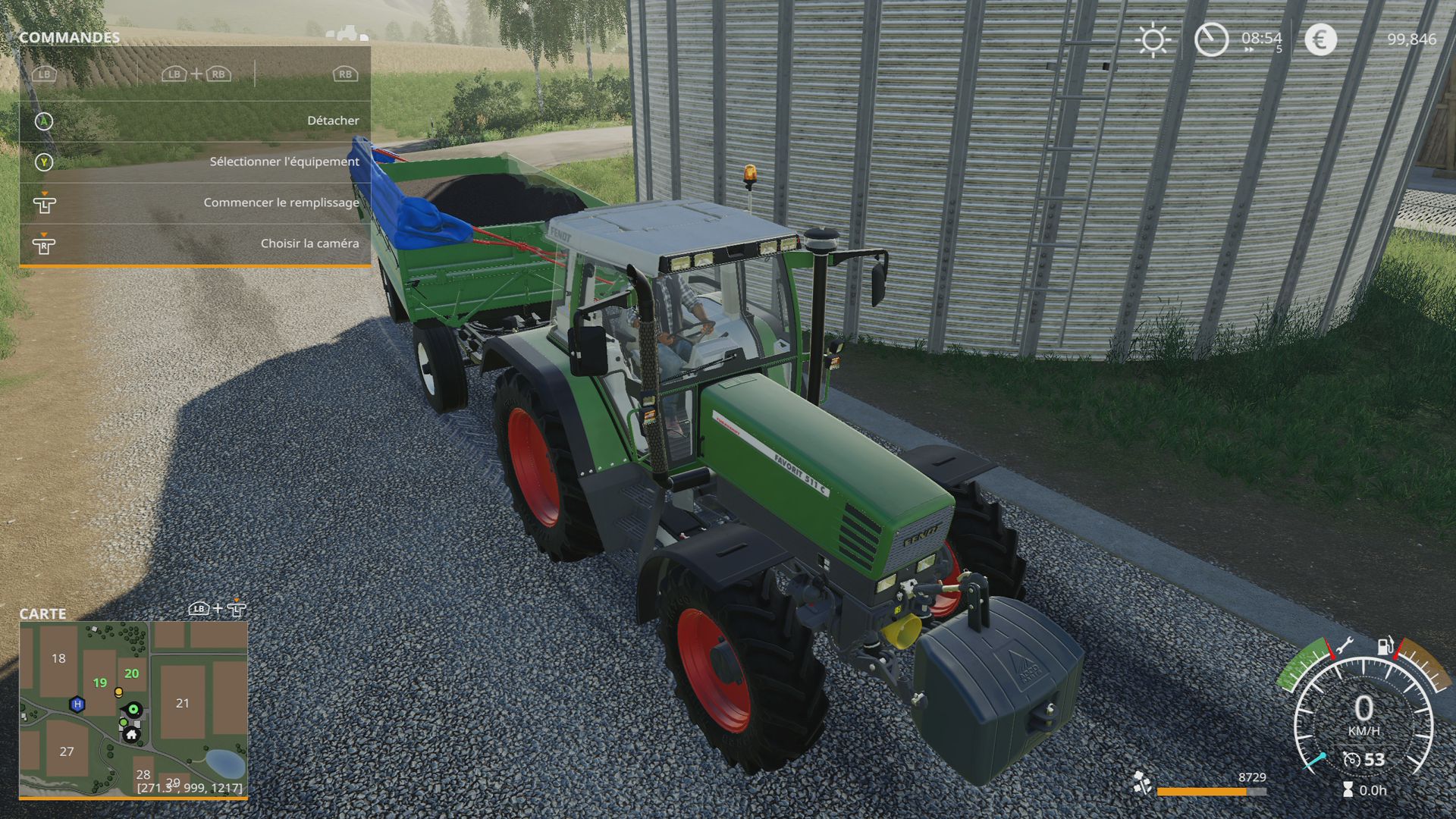Open the euro money icon
The height and width of the screenshot is (819, 1456).
[x=1317, y=39]
